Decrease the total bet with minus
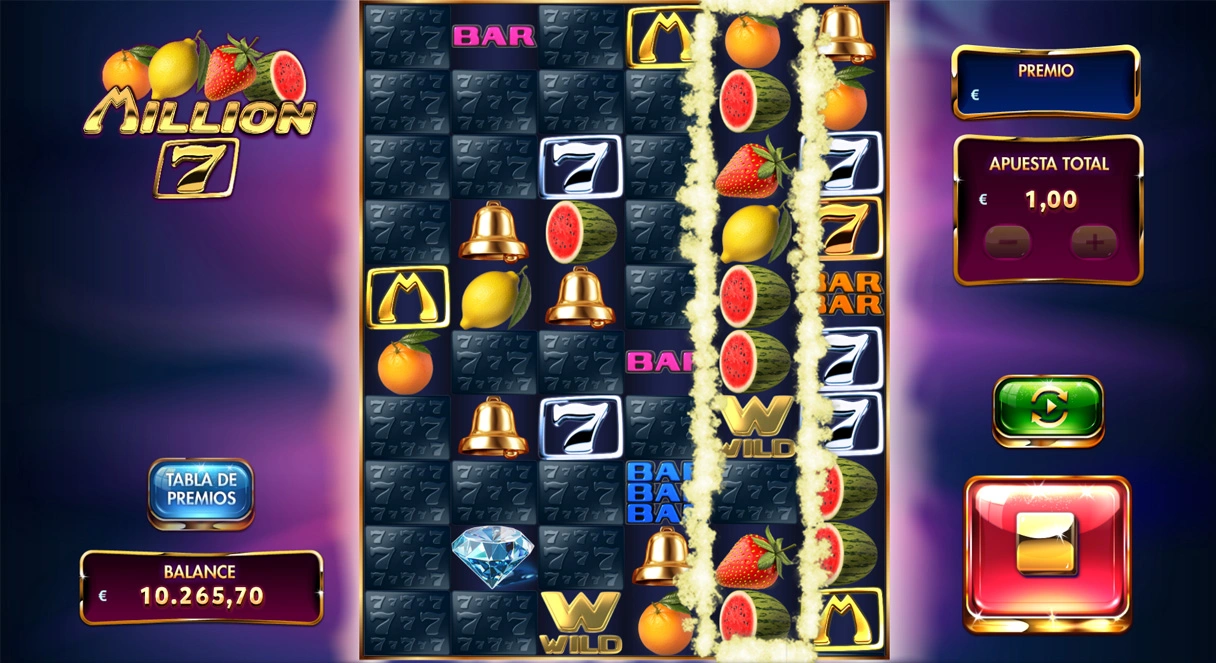 coord(1008,243)
